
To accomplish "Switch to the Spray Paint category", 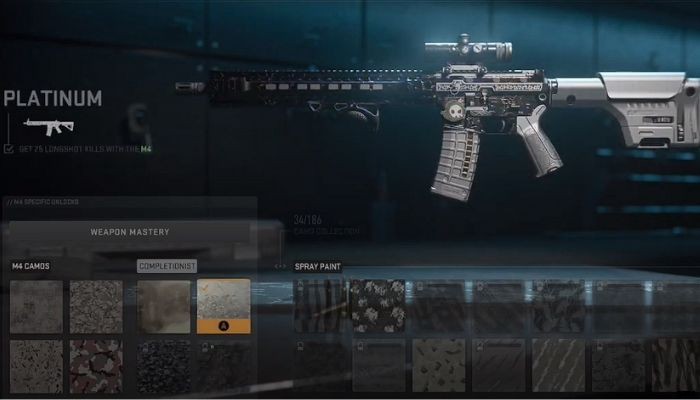I will pos(318,267).
